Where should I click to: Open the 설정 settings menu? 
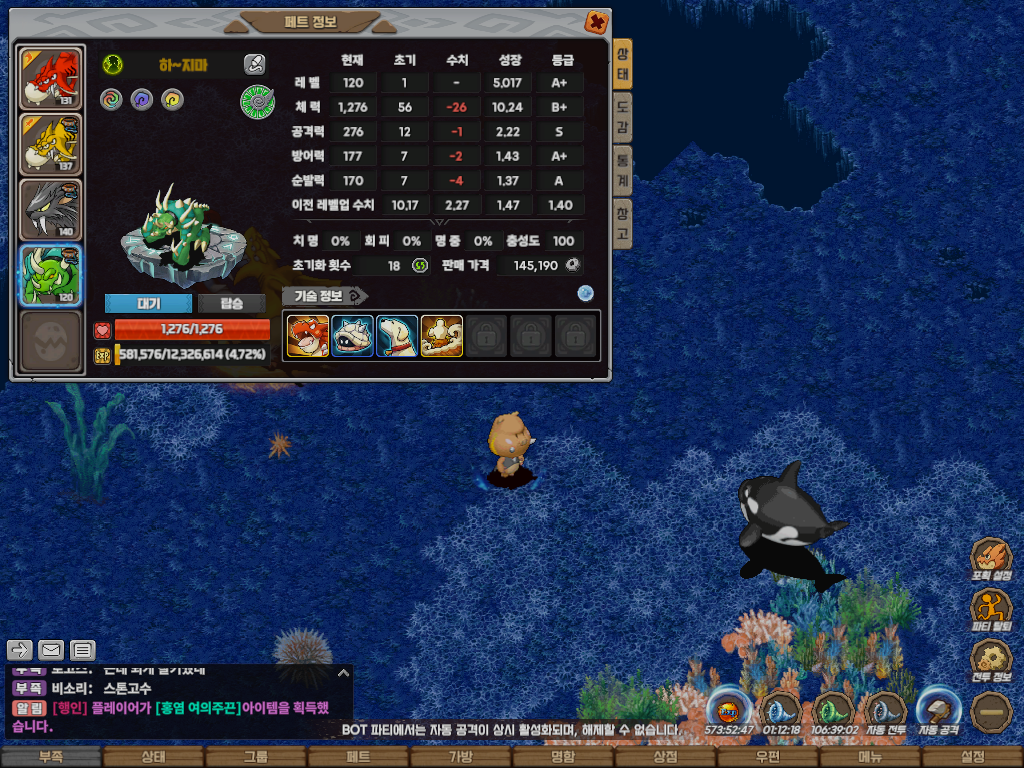point(972,757)
